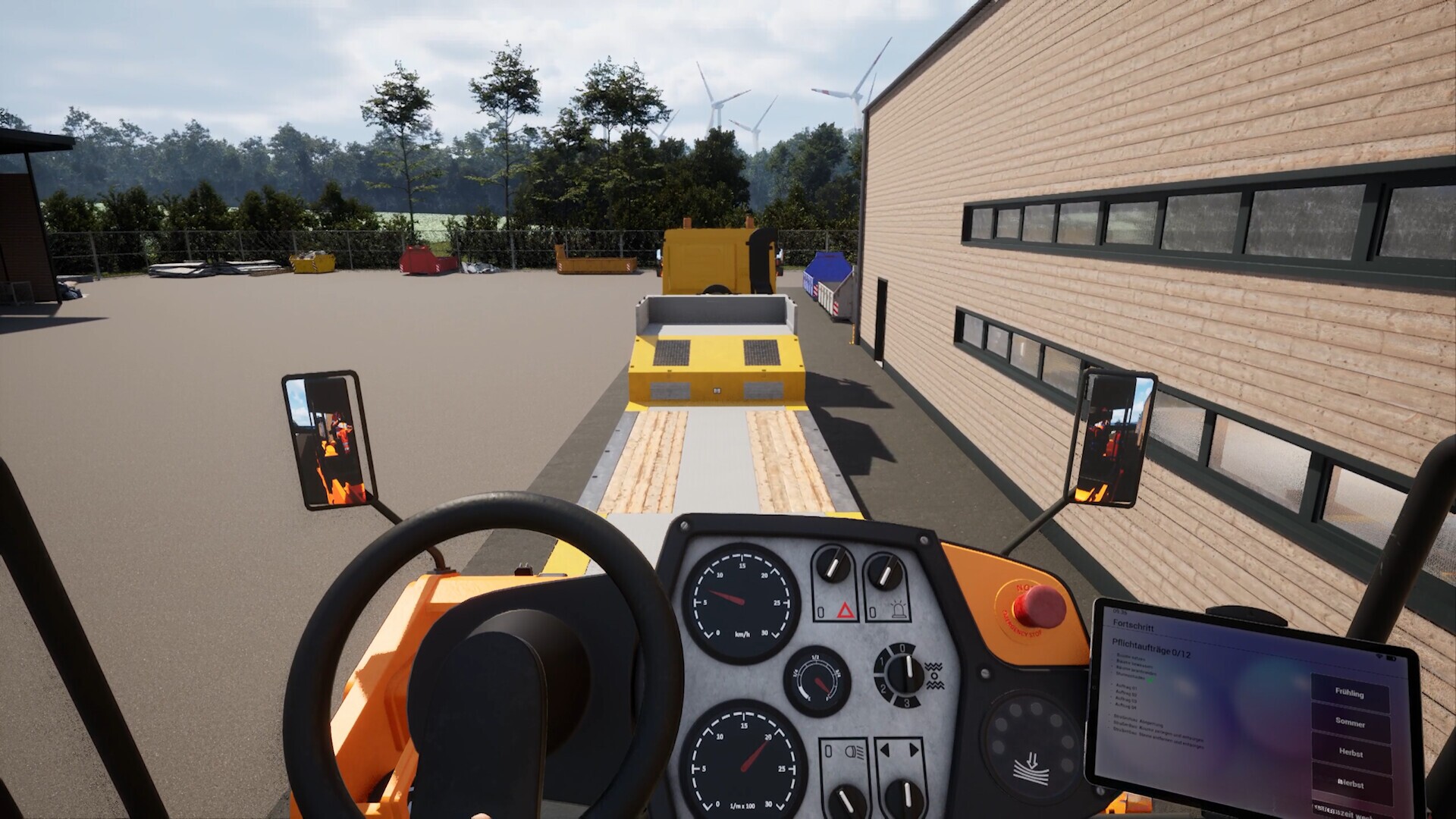Select Winter from the season selector list

pos(1351,784)
